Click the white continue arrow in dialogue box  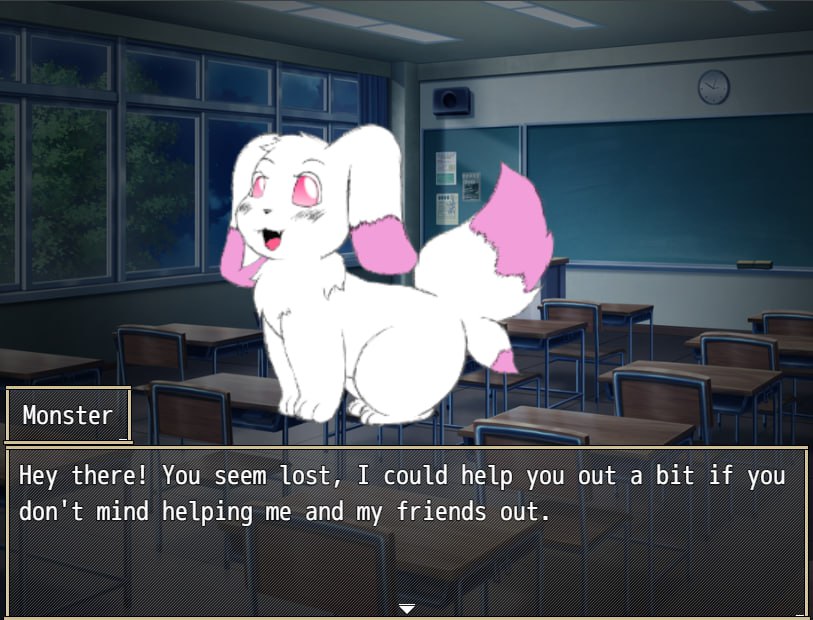(x=406, y=607)
